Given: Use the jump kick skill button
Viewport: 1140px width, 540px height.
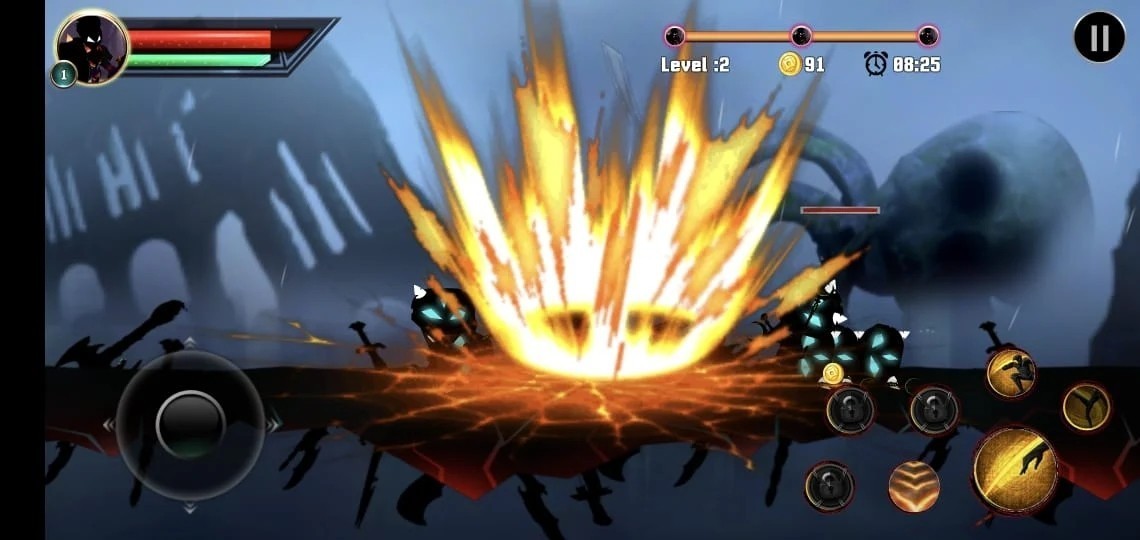Looking at the screenshot, I should (1086, 407).
